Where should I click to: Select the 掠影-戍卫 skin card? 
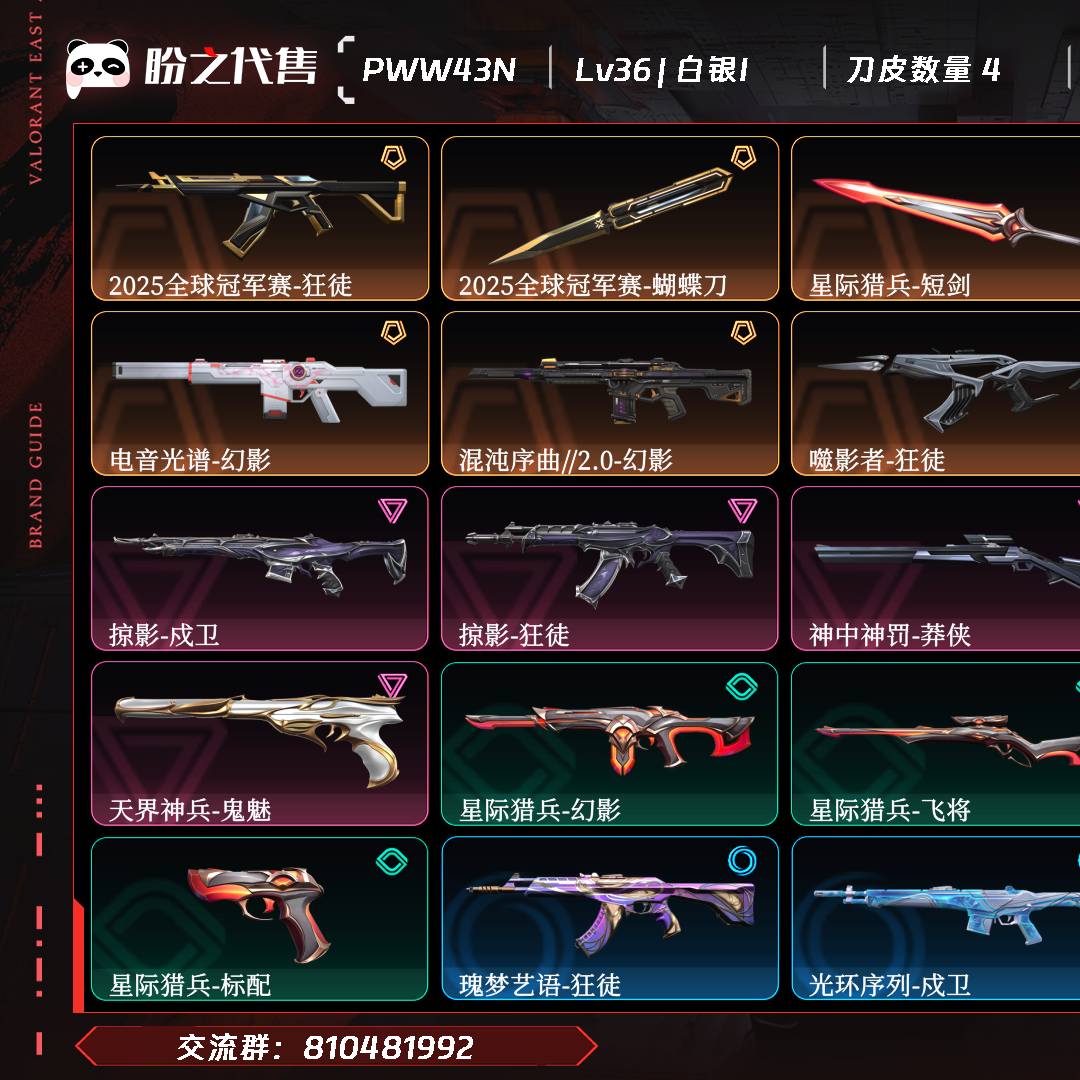click(260, 568)
